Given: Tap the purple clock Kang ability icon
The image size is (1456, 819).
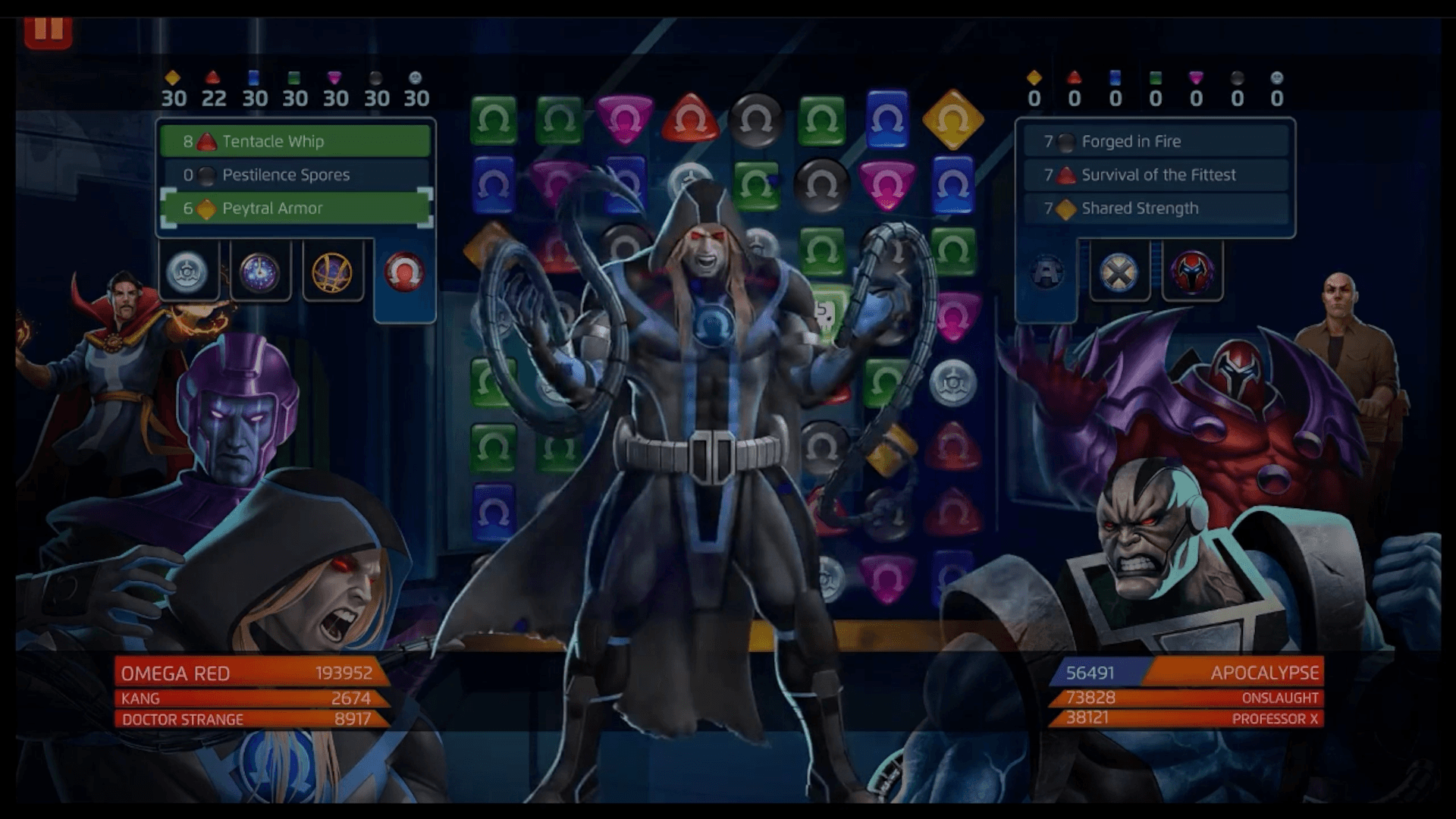Looking at the screenshot, I should click(x=260, y=271).
